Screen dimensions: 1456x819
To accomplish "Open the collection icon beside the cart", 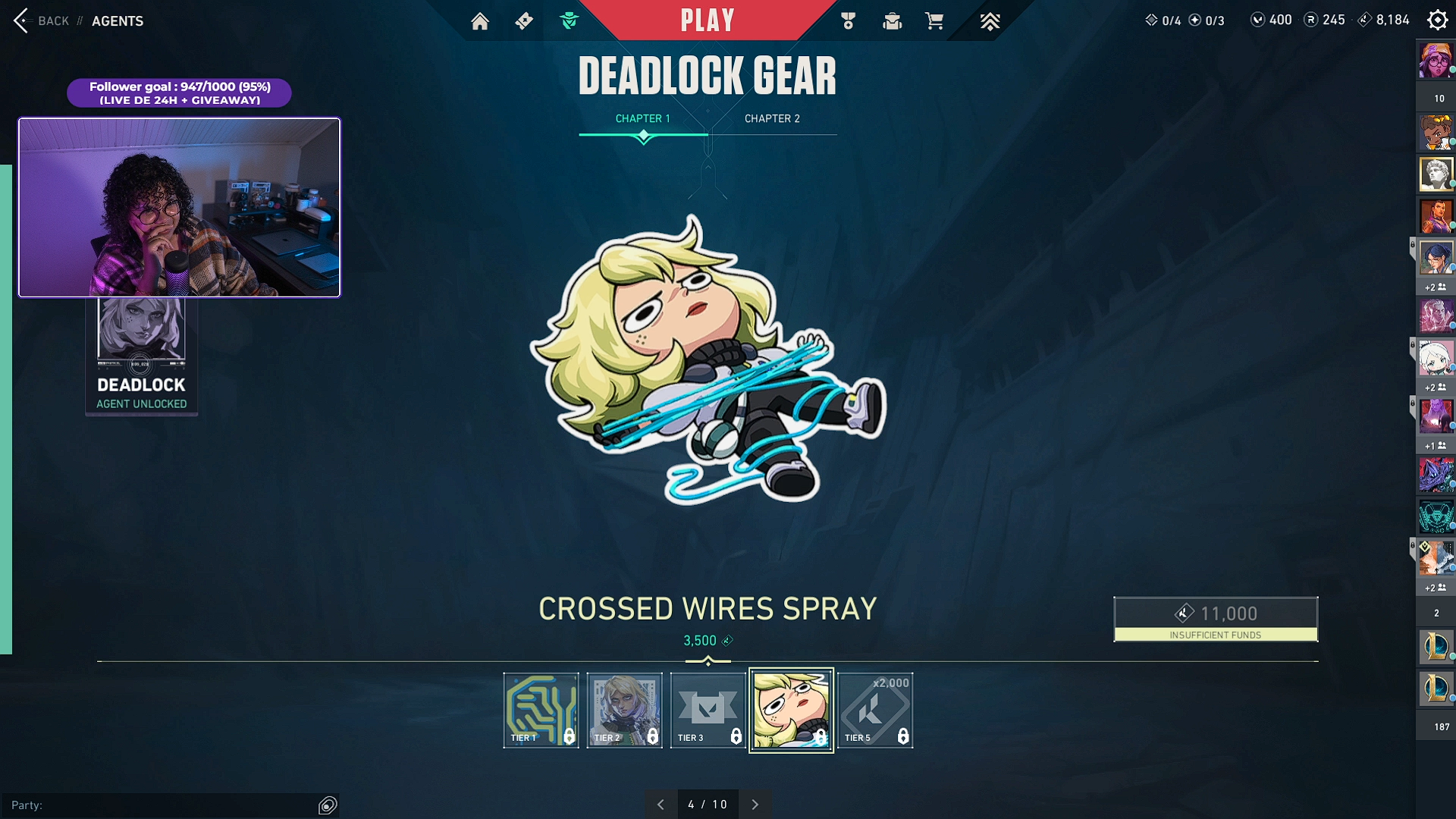I will [x=892, y=21].
